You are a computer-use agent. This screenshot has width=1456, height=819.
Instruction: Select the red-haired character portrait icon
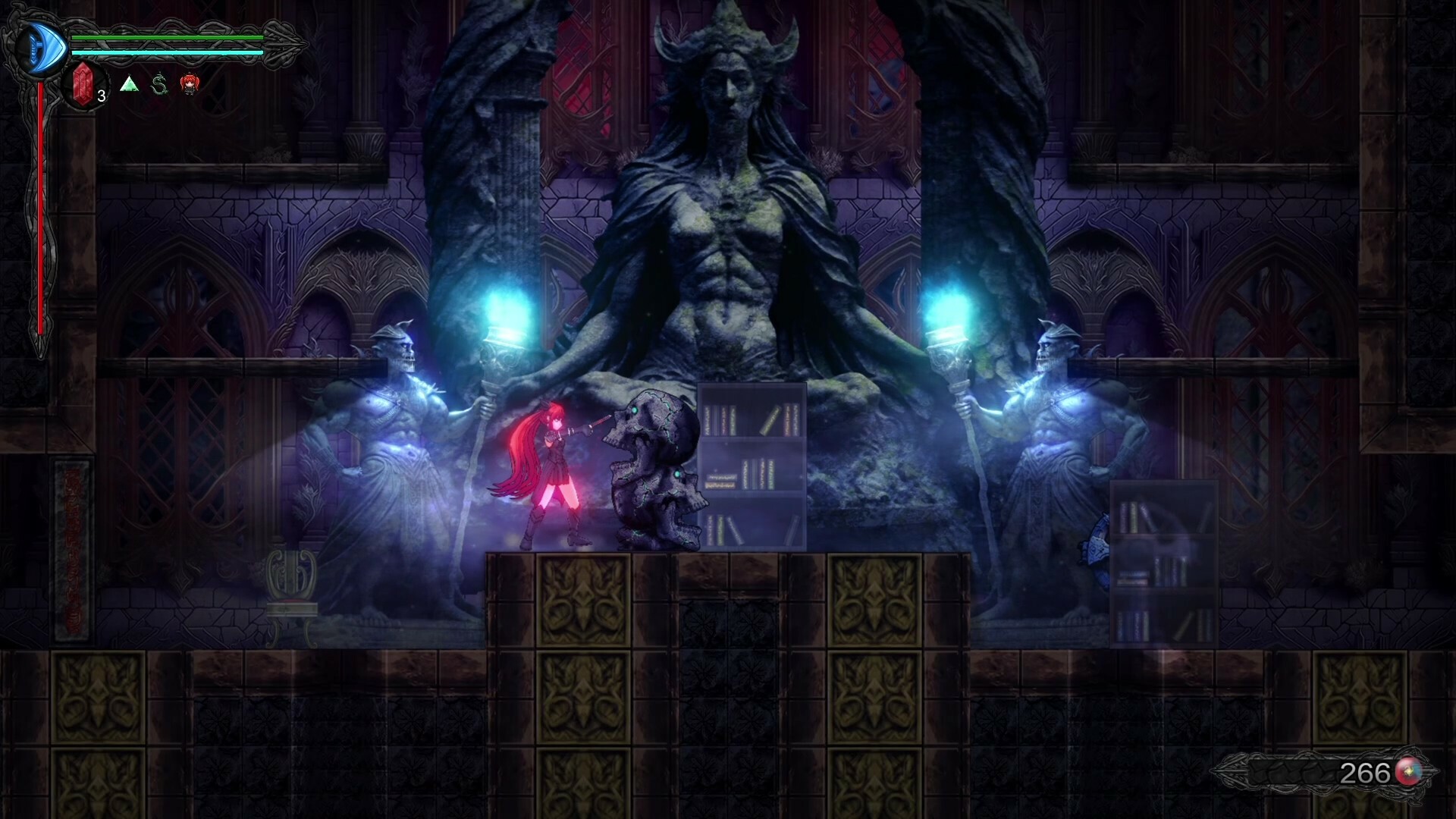coord(190,85)
